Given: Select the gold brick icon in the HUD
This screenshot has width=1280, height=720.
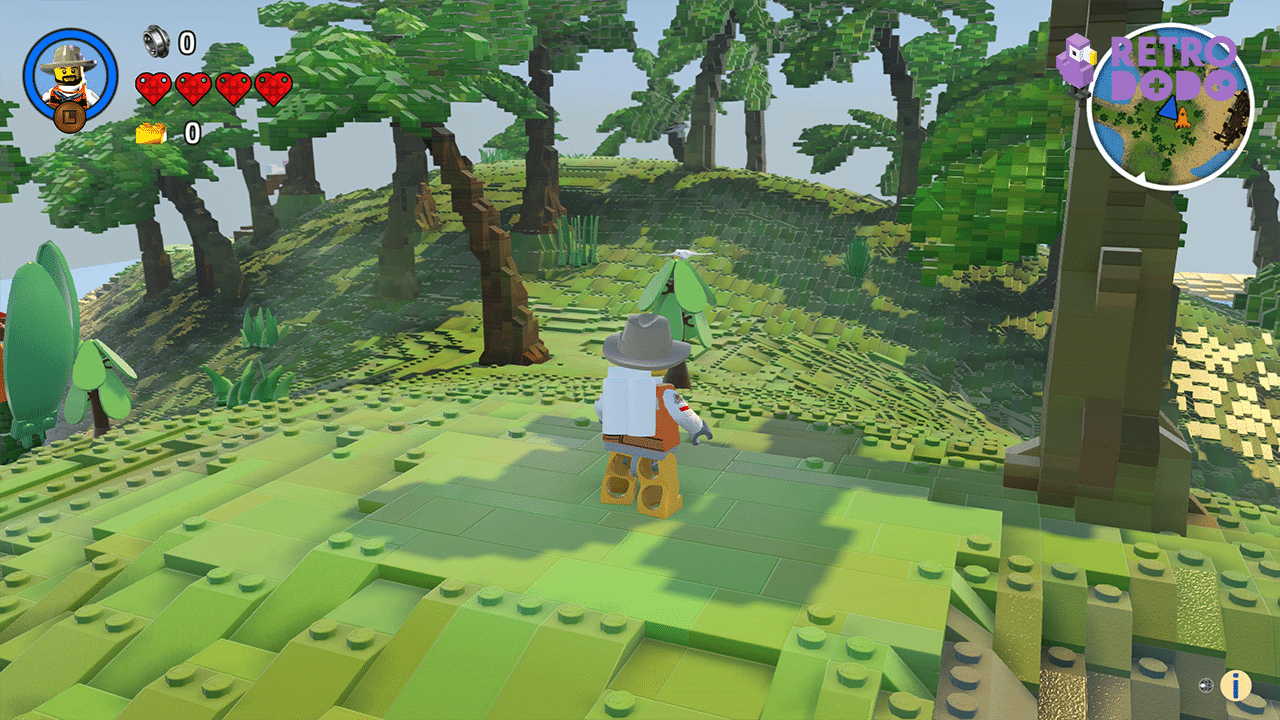Looking at the screenshot, I should point(151,133).
